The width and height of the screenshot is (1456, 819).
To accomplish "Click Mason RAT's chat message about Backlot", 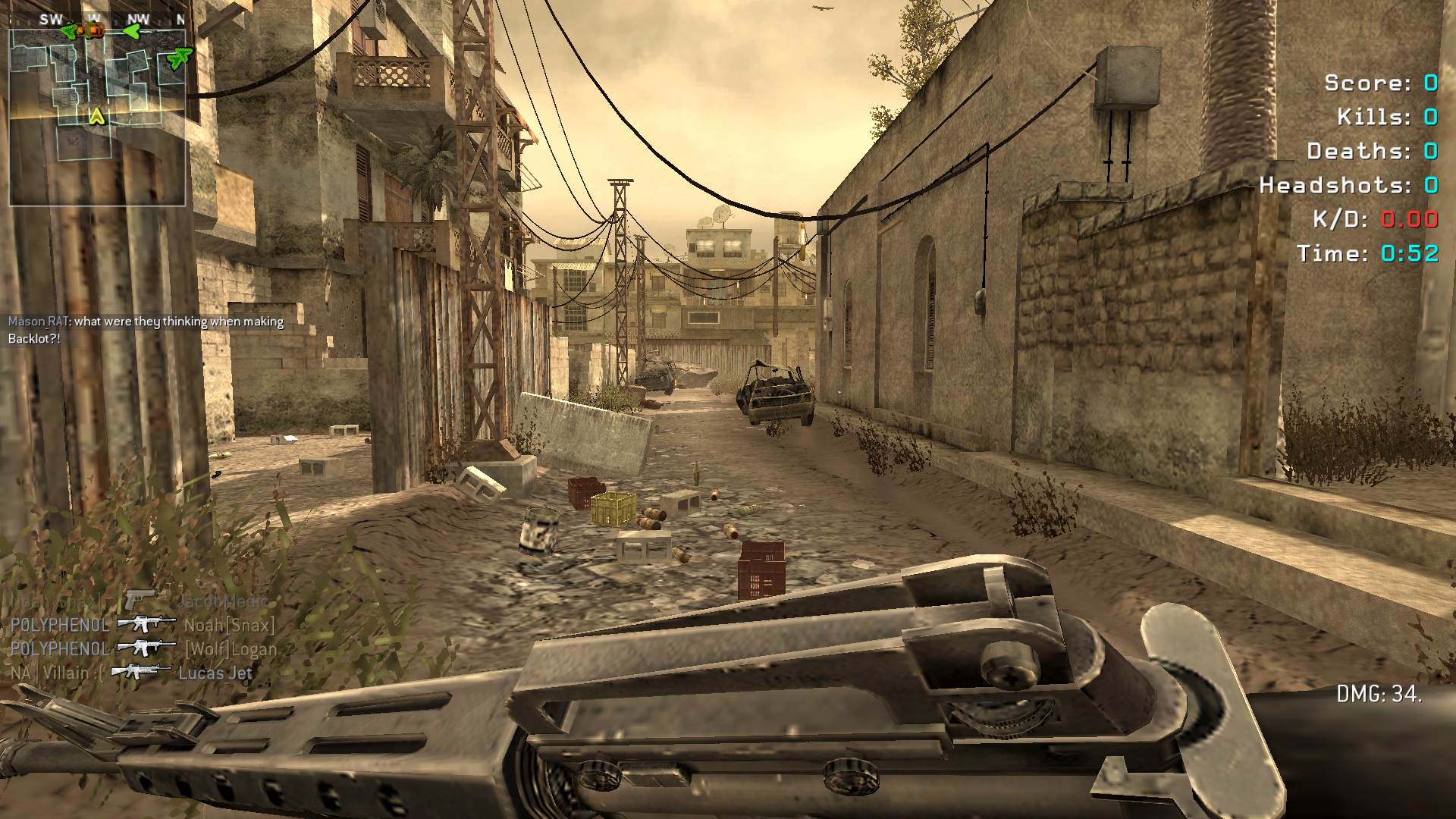I will pyautogui.click(x=146, y=330).
